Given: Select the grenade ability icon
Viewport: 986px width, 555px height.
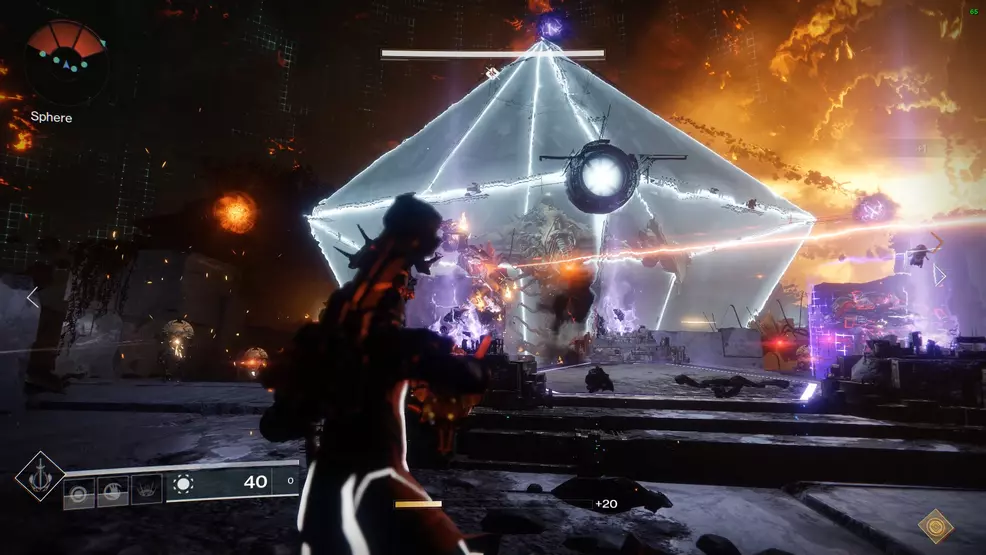Looking at the screenshot, I should point(79,492).
